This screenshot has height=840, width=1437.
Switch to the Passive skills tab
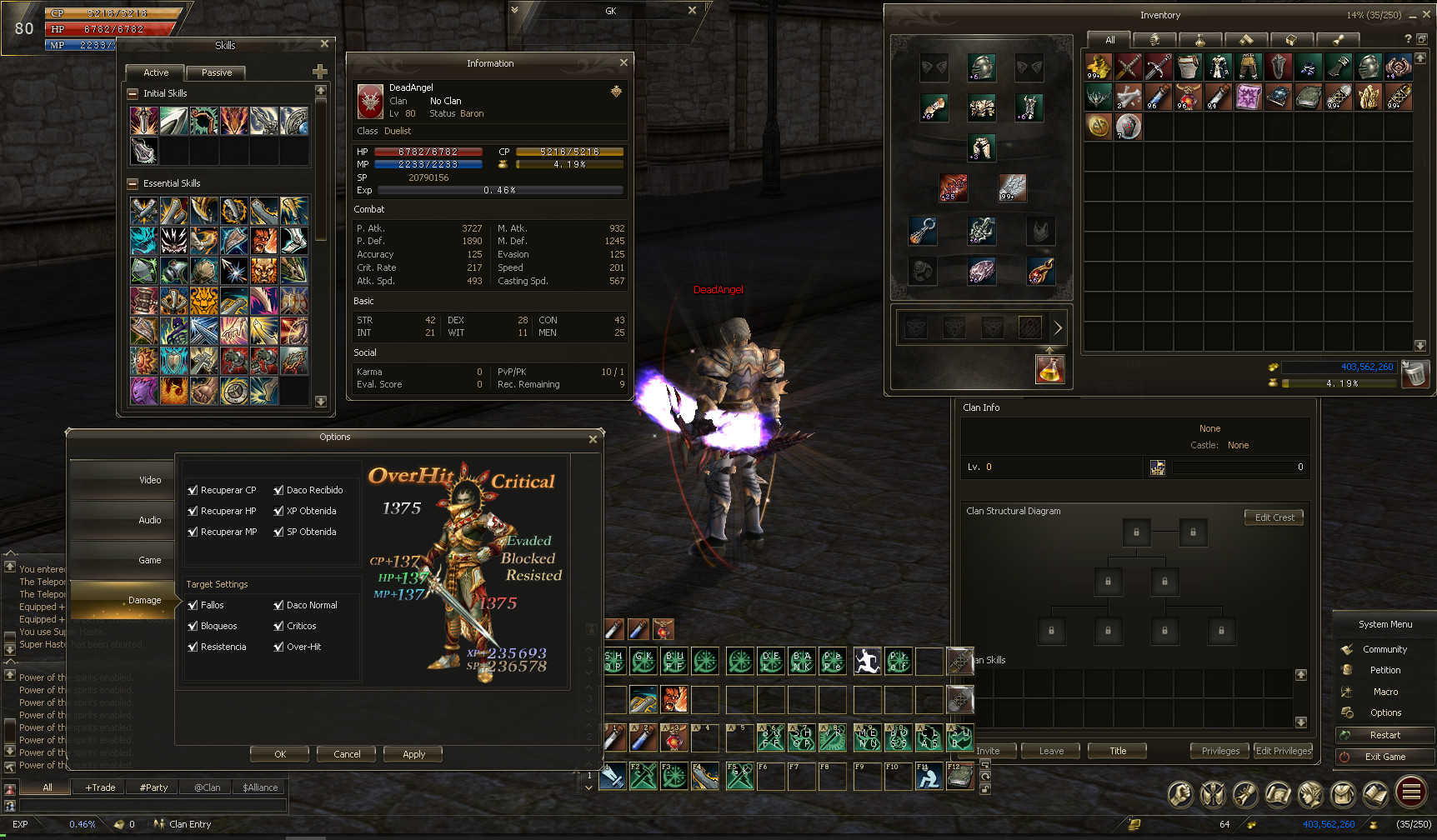tap(216, 72)
